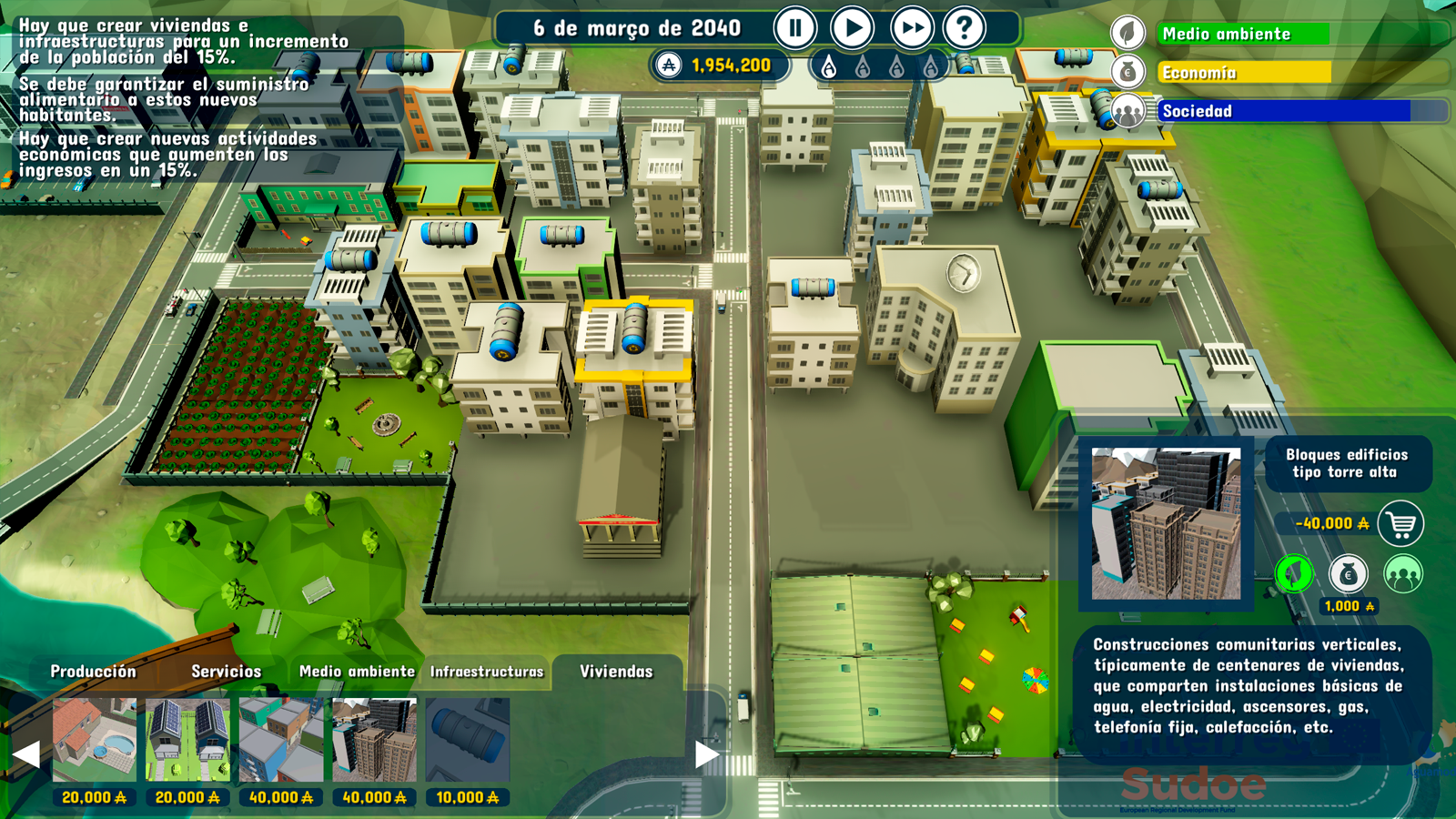Open the question mark help
The width and height of the screenshot is (1456, 819).
pyautogui.click(x=964, y=28)
